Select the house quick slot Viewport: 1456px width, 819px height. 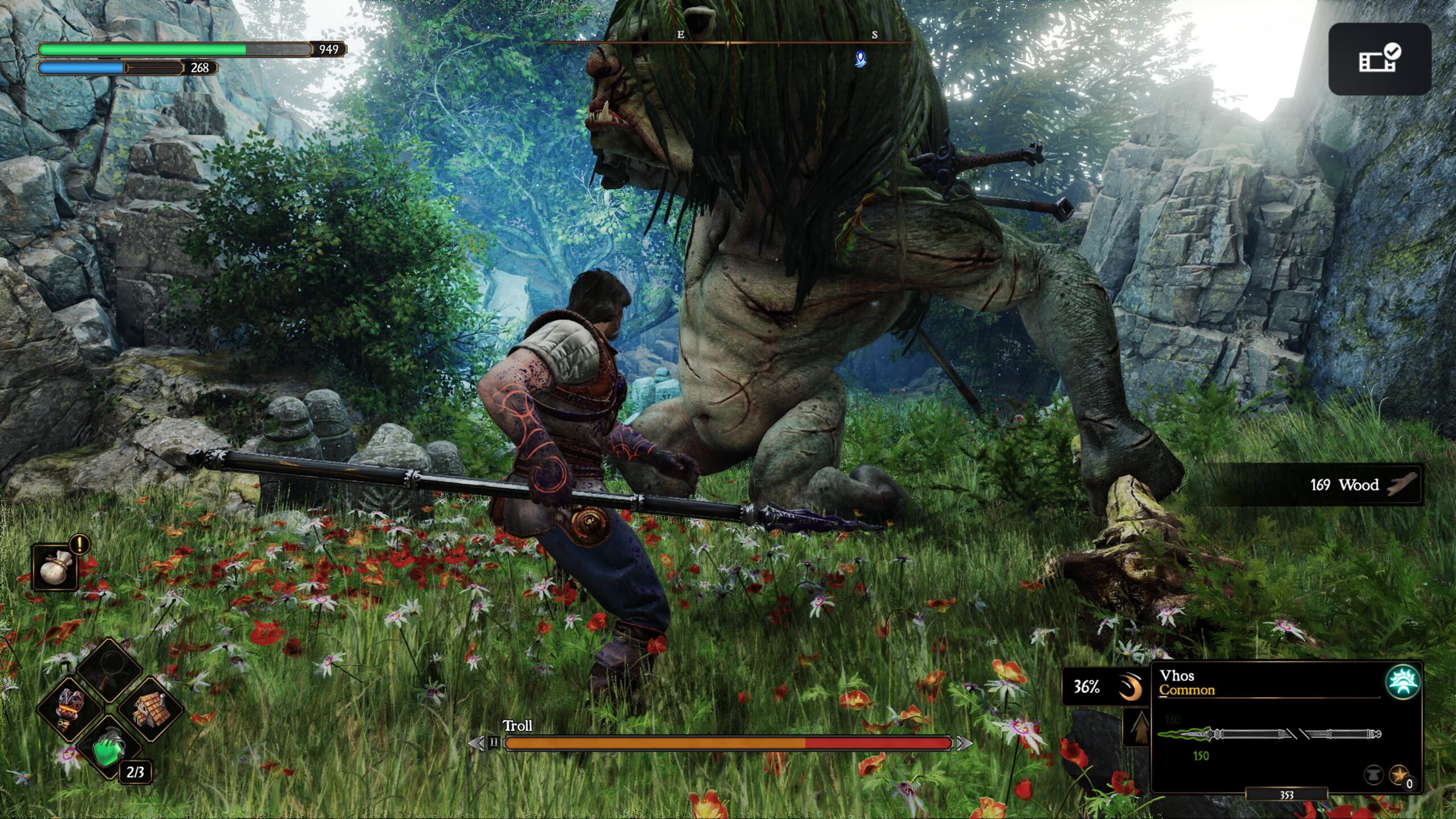point(149,709)
